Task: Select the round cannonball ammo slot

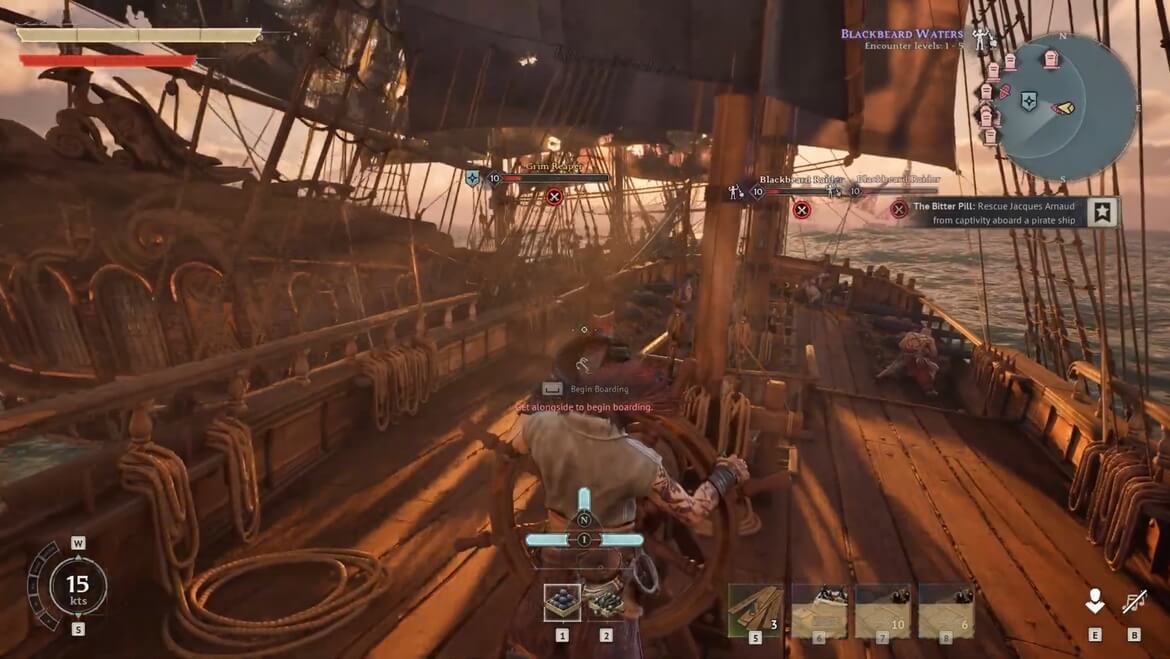Action: click(562, 602)
